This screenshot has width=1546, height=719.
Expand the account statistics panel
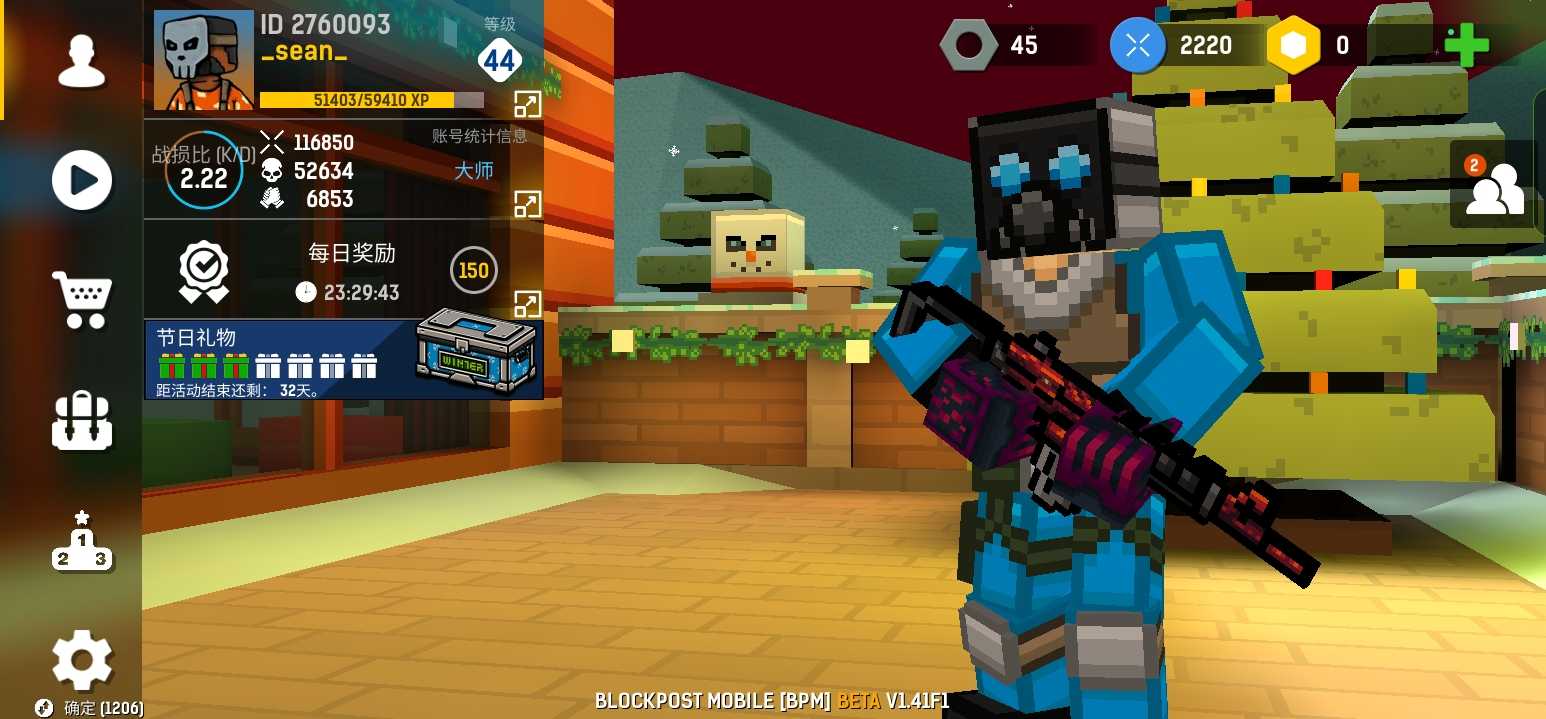pos(527,203)
